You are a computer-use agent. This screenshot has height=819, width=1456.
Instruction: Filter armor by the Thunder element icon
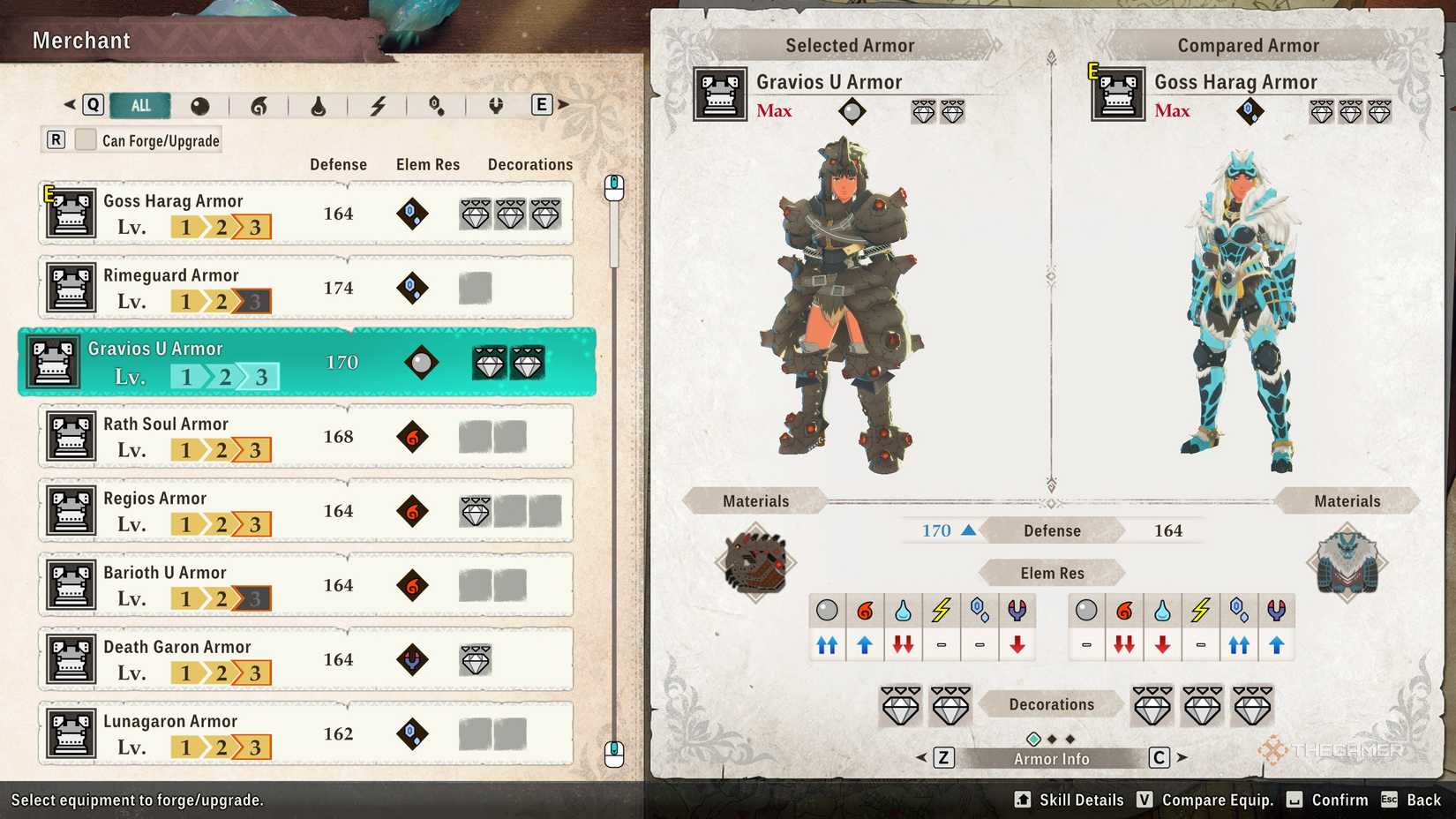click(379, 105)
